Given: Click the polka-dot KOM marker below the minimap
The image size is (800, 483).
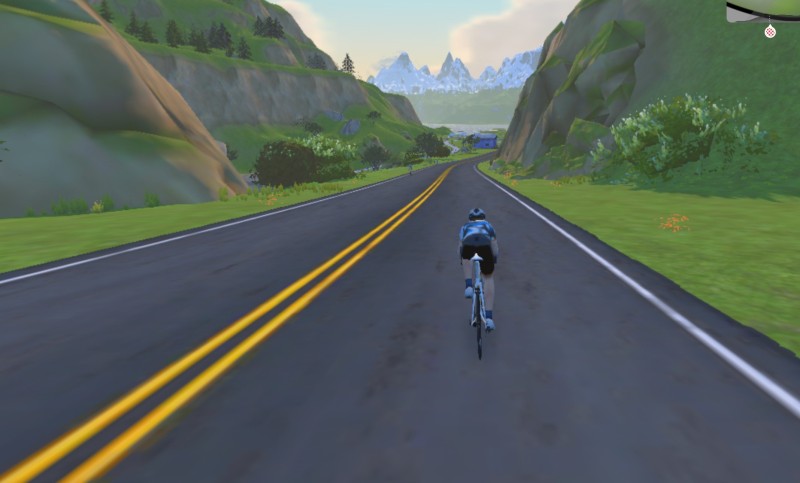Looking at the screenshot, I should 769,31.
